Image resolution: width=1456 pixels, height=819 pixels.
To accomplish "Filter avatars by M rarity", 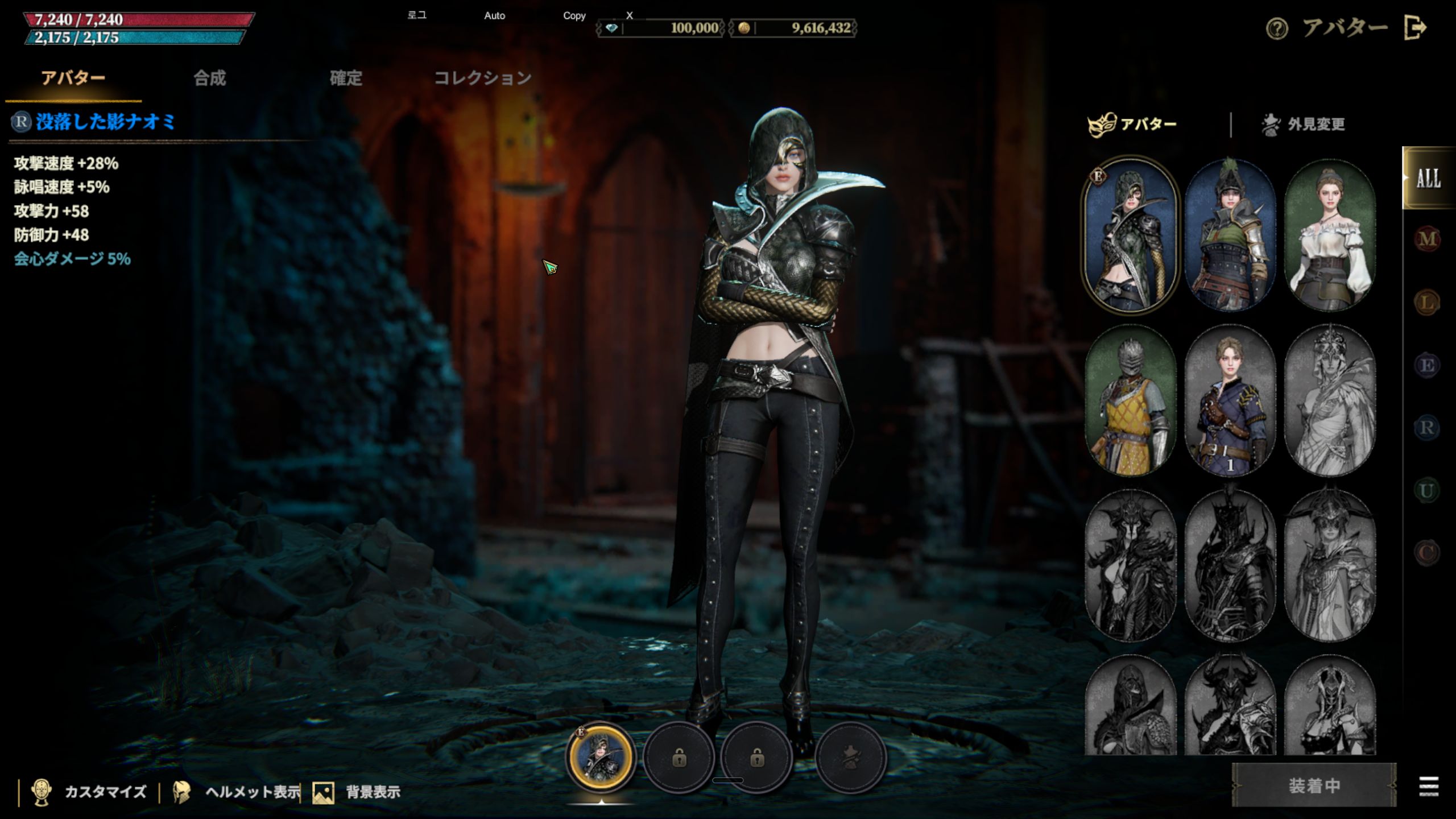I will tap(1427, 239).
